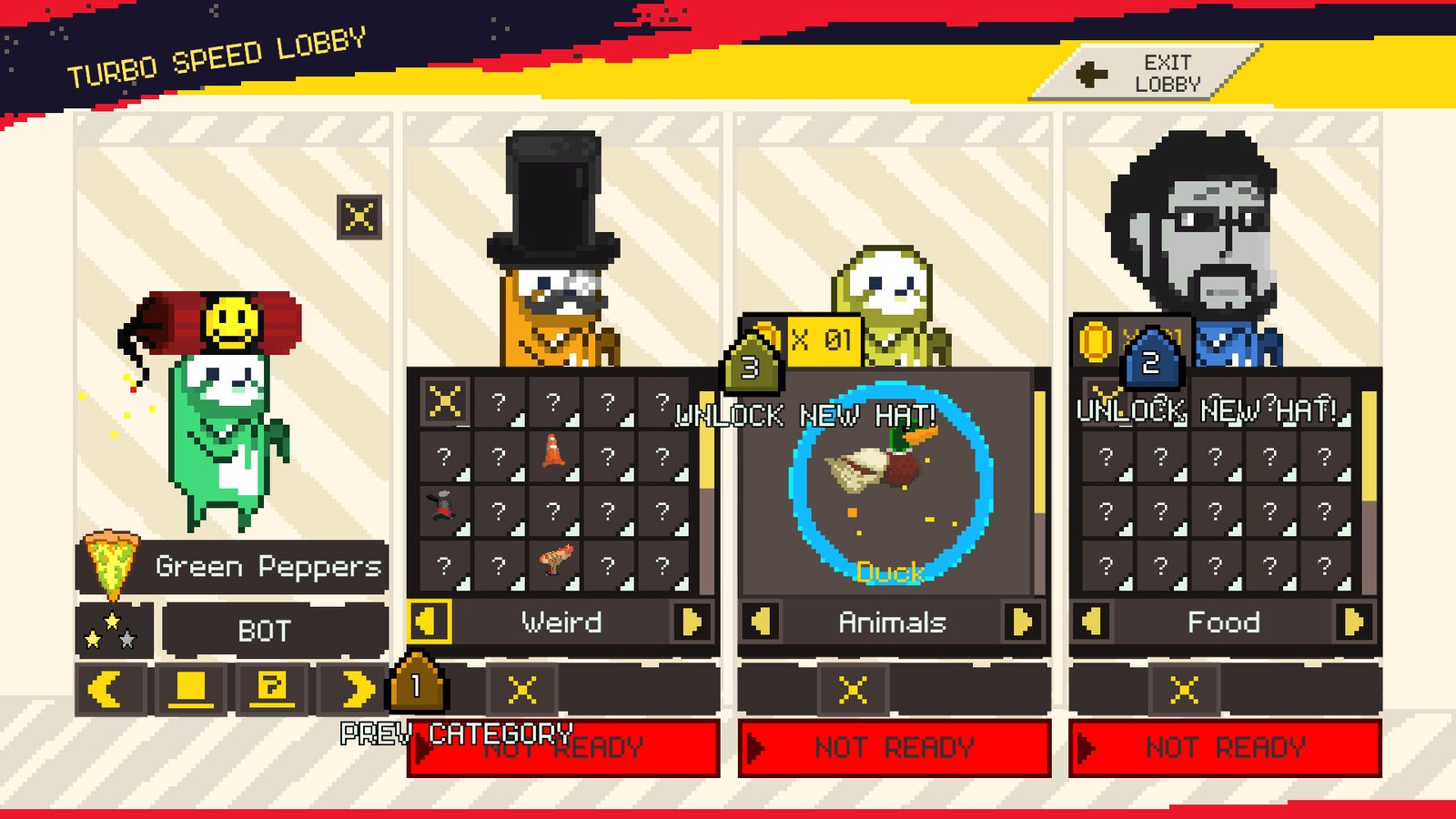Toggle NOT READY under the Food panel
1456x819 pixels.
coord(1225,748)
